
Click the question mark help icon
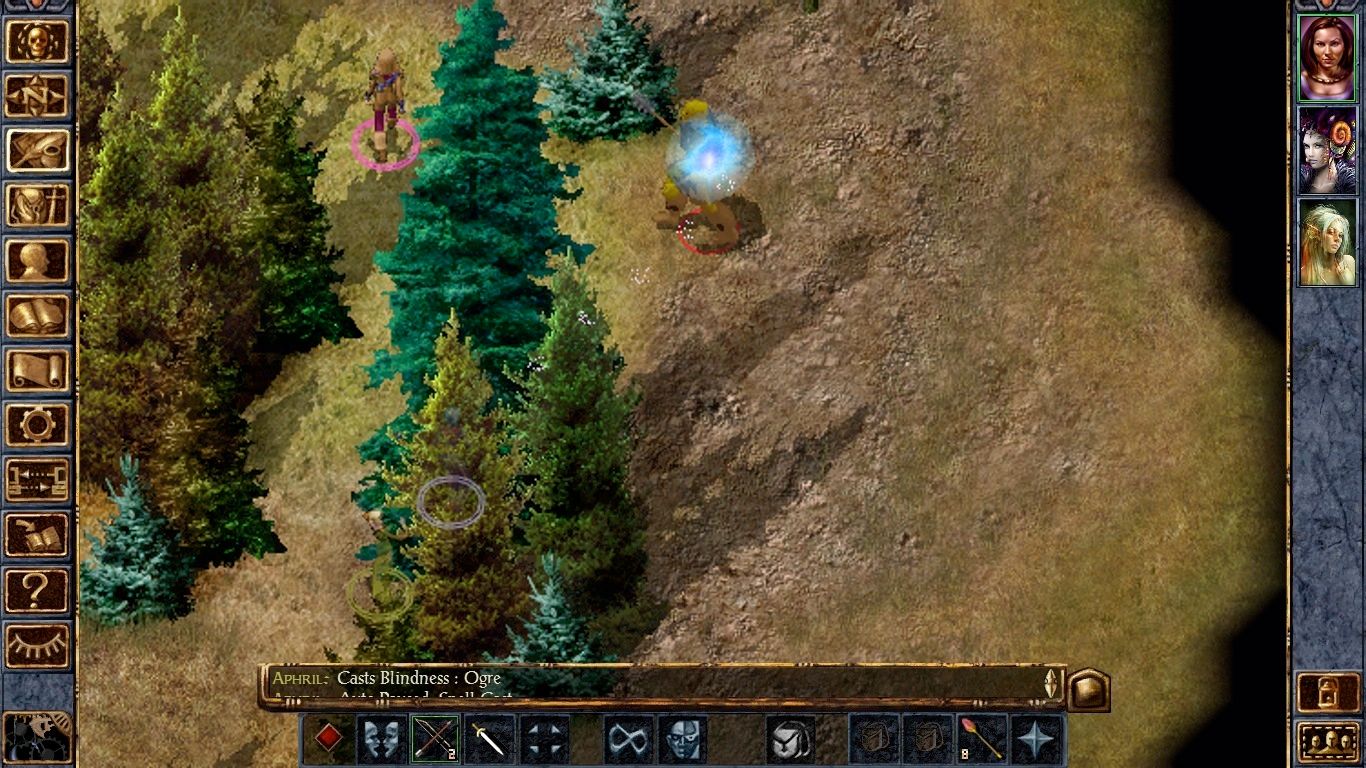pyautogui.click(x=38, y=590)
